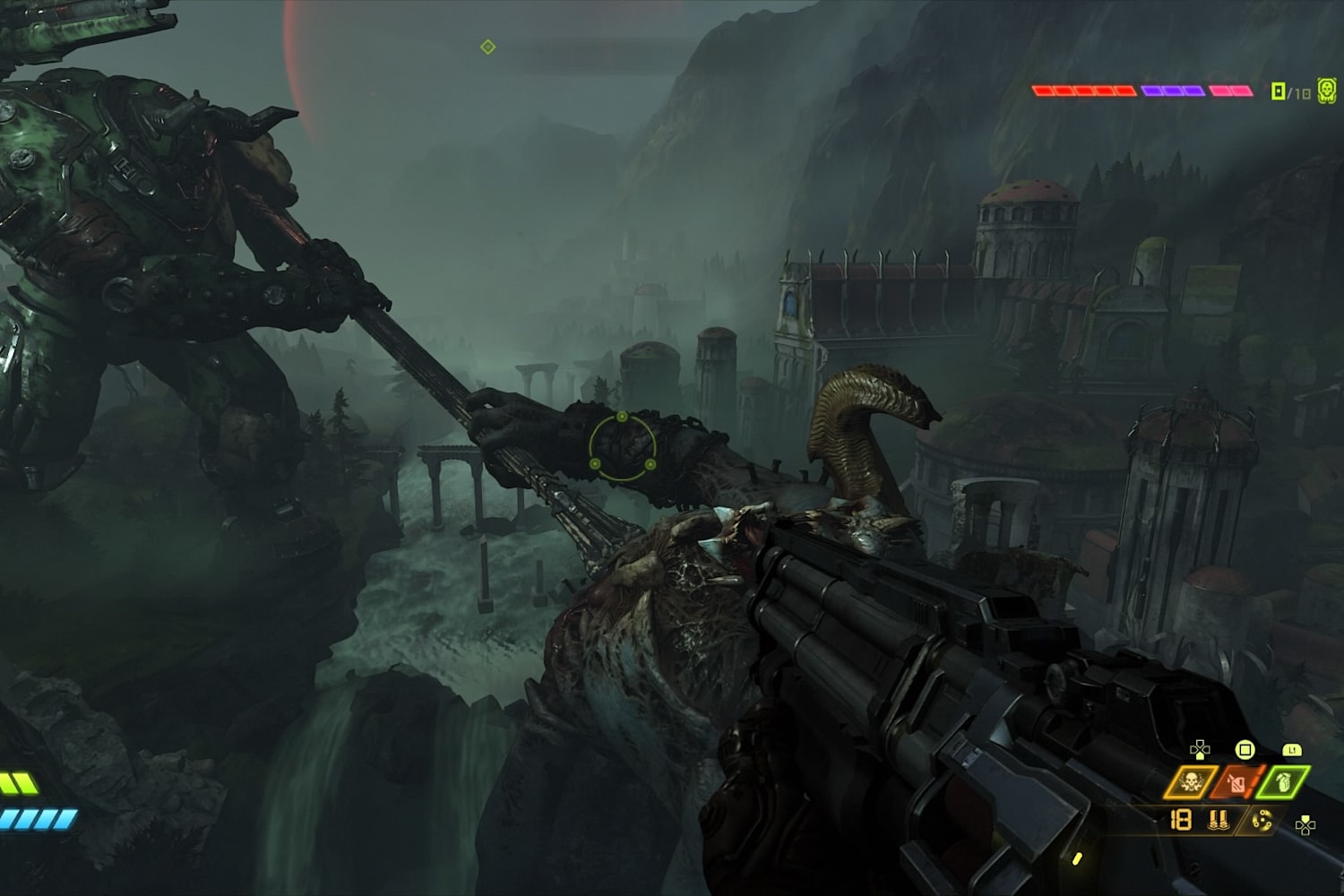Click the Square button prompt above the grenade

(x=1245, y=751)
